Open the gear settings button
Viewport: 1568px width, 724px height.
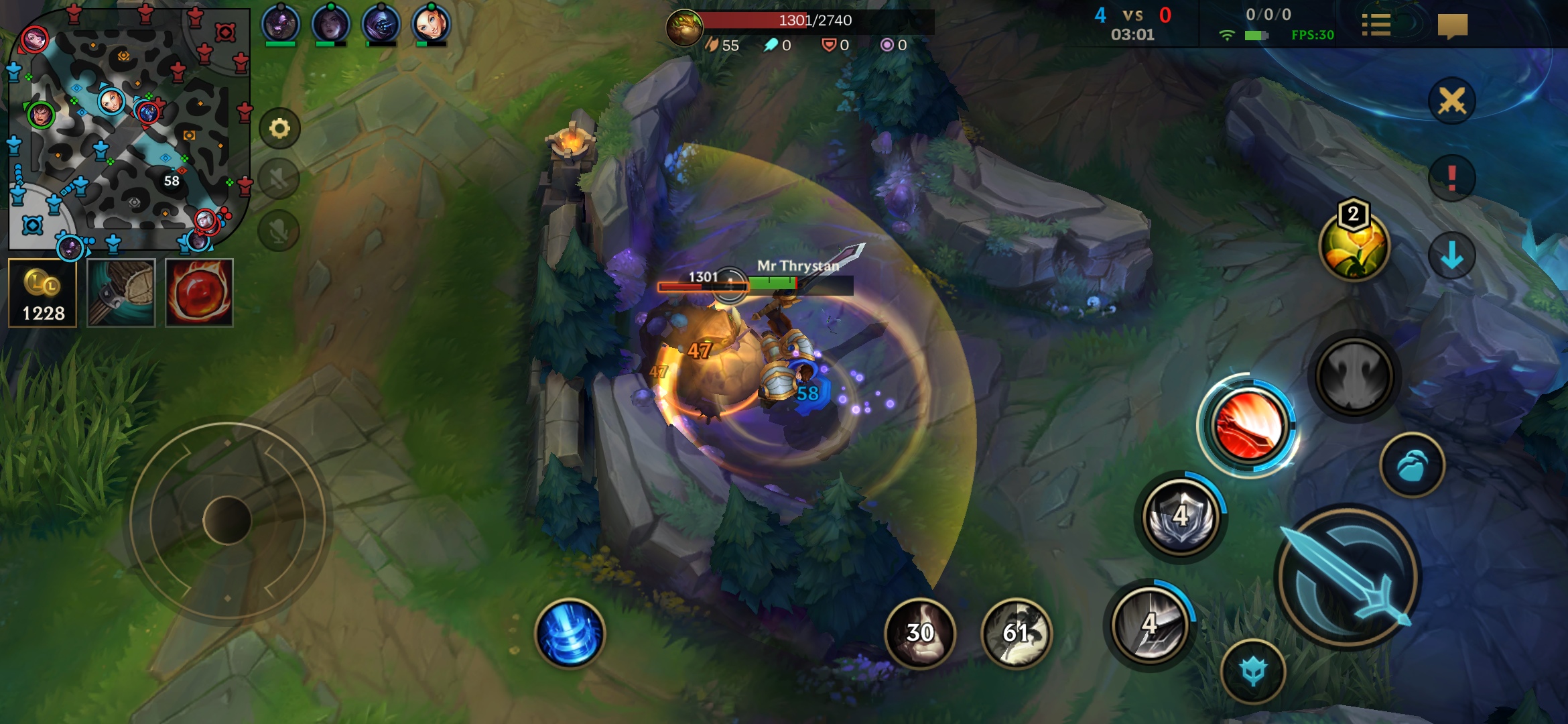(279, 128)
